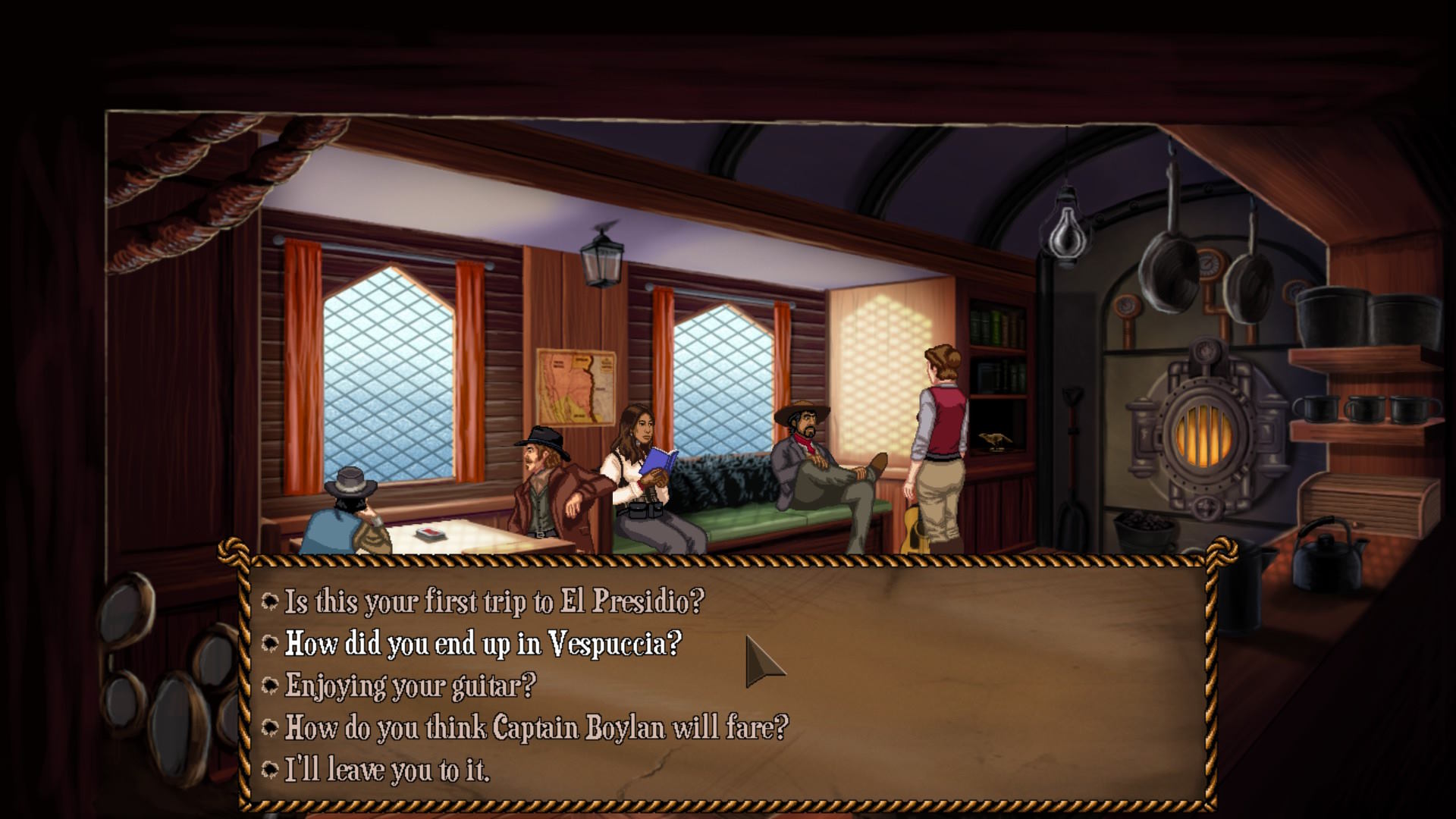Ask "Is this your first trip to El Presidio?"

pos(494,601)
